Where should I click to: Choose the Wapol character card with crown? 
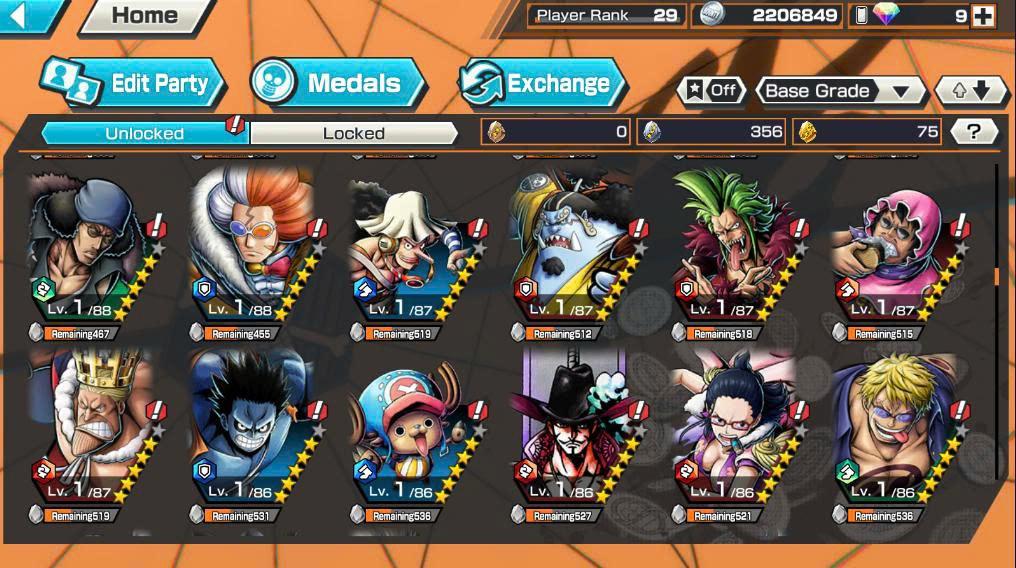pos(87,423)
